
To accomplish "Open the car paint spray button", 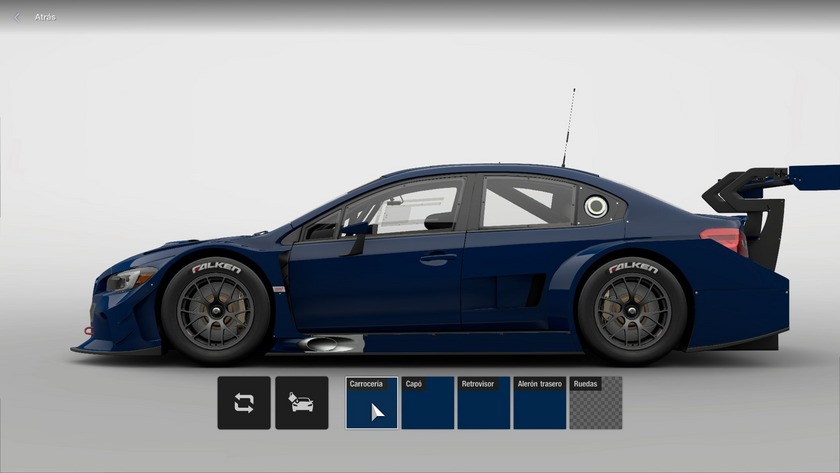I will [301, 403].
